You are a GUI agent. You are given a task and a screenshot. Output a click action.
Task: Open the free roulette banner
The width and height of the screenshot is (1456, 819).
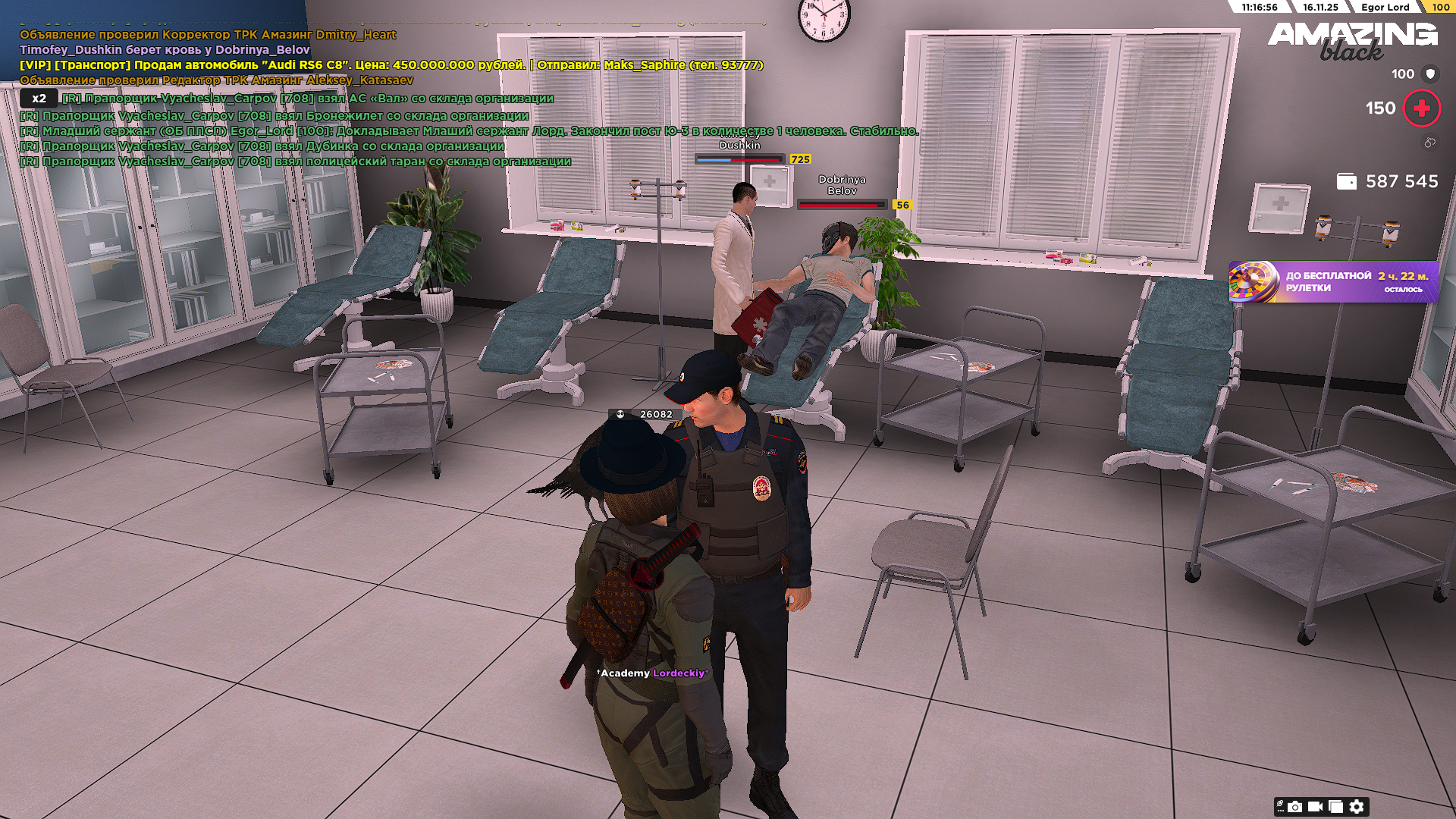pos(1332,282)
